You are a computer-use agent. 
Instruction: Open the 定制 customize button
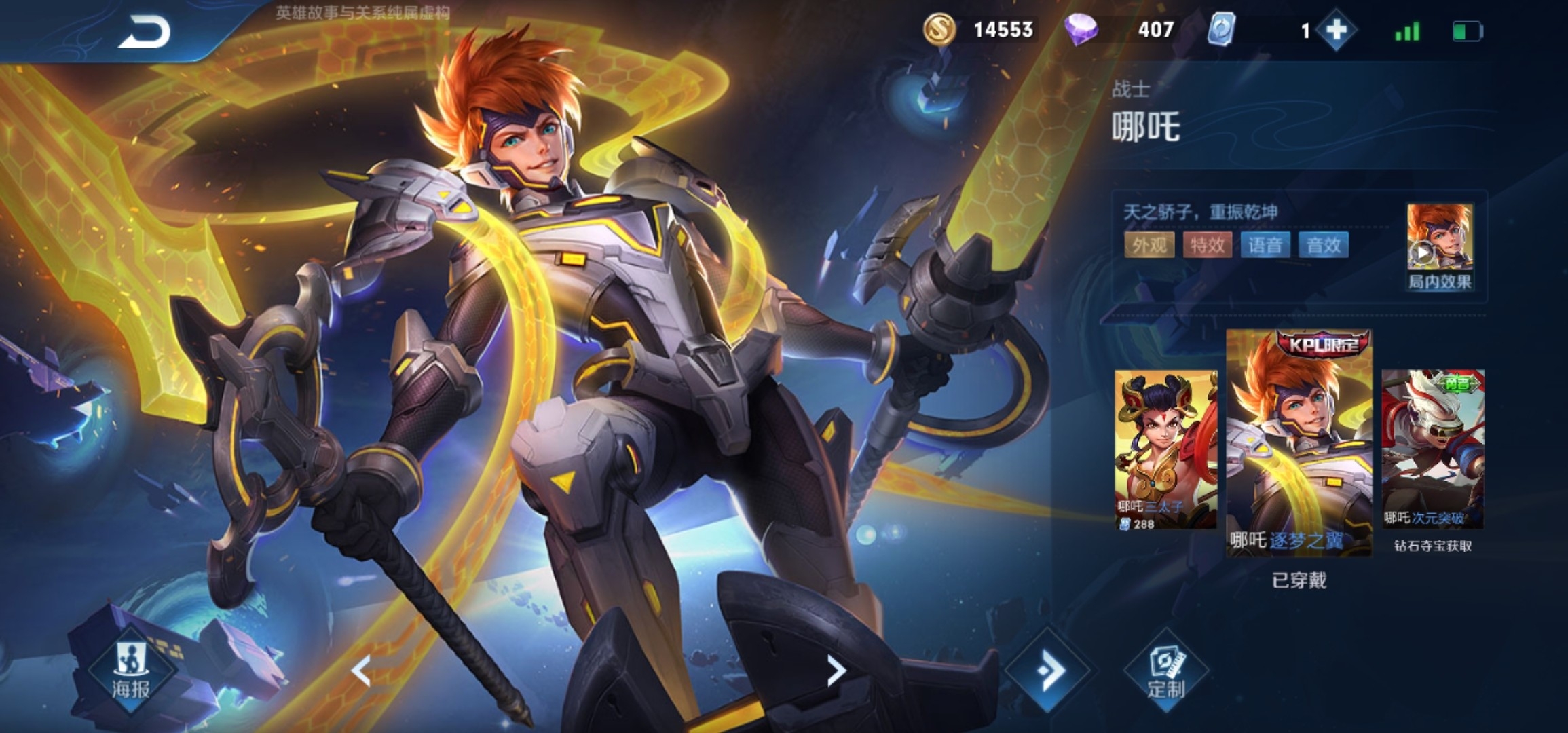coord(1165,672)
